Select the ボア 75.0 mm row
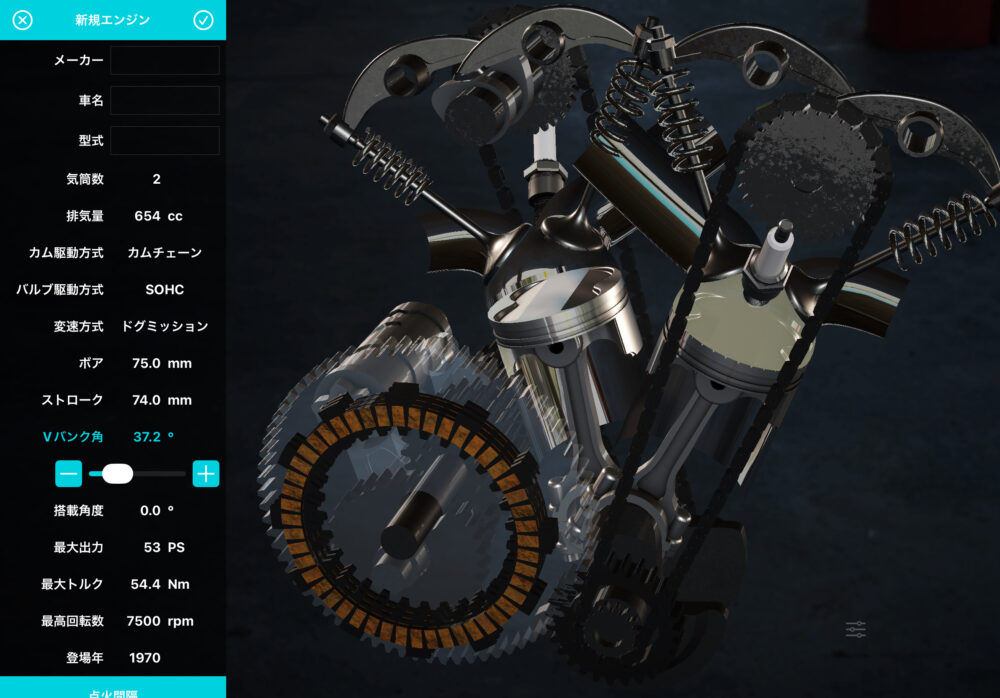This screenshot has height=698, width=1000. point(113,363)
